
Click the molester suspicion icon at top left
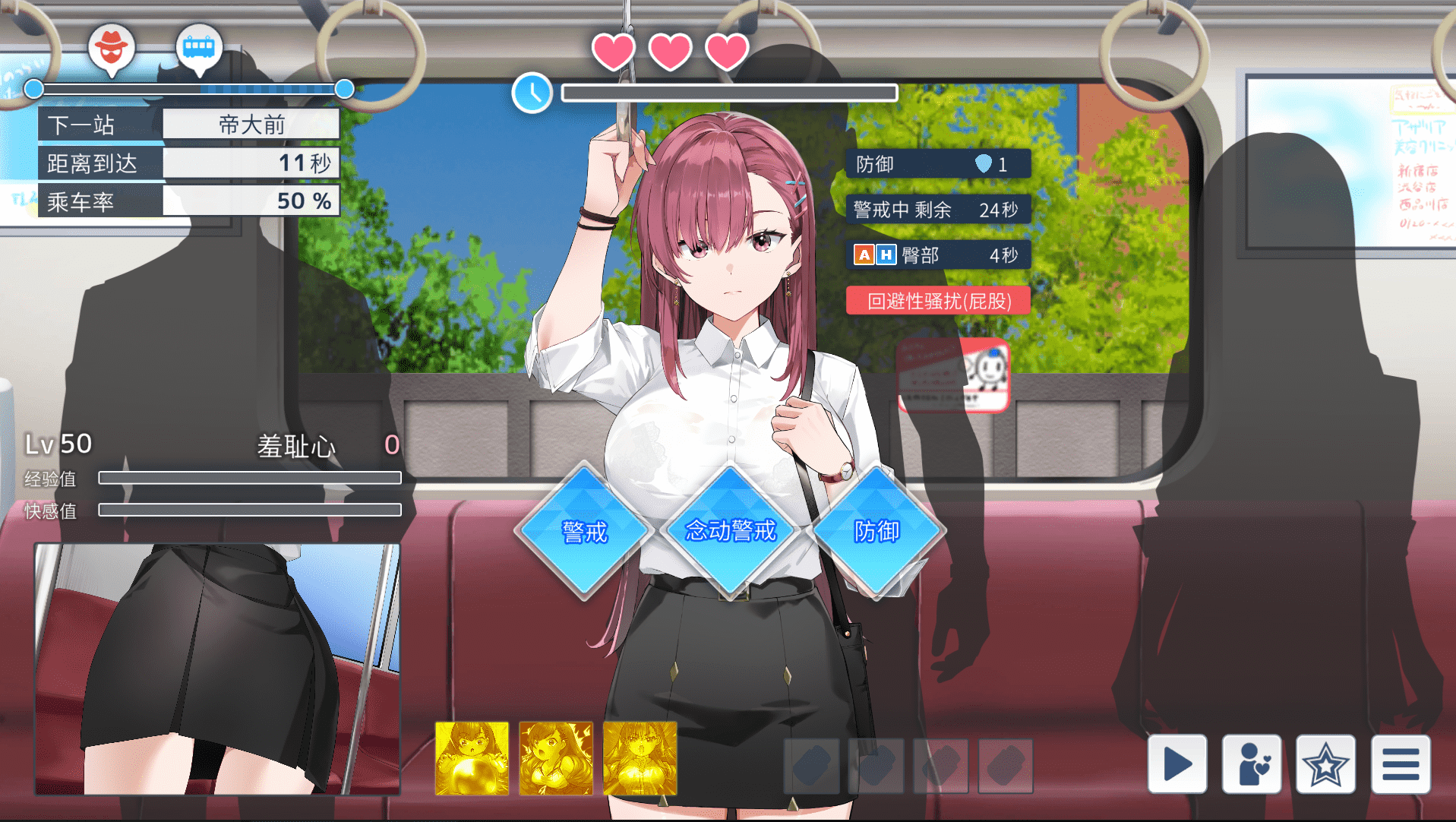[x=112, y=47]
